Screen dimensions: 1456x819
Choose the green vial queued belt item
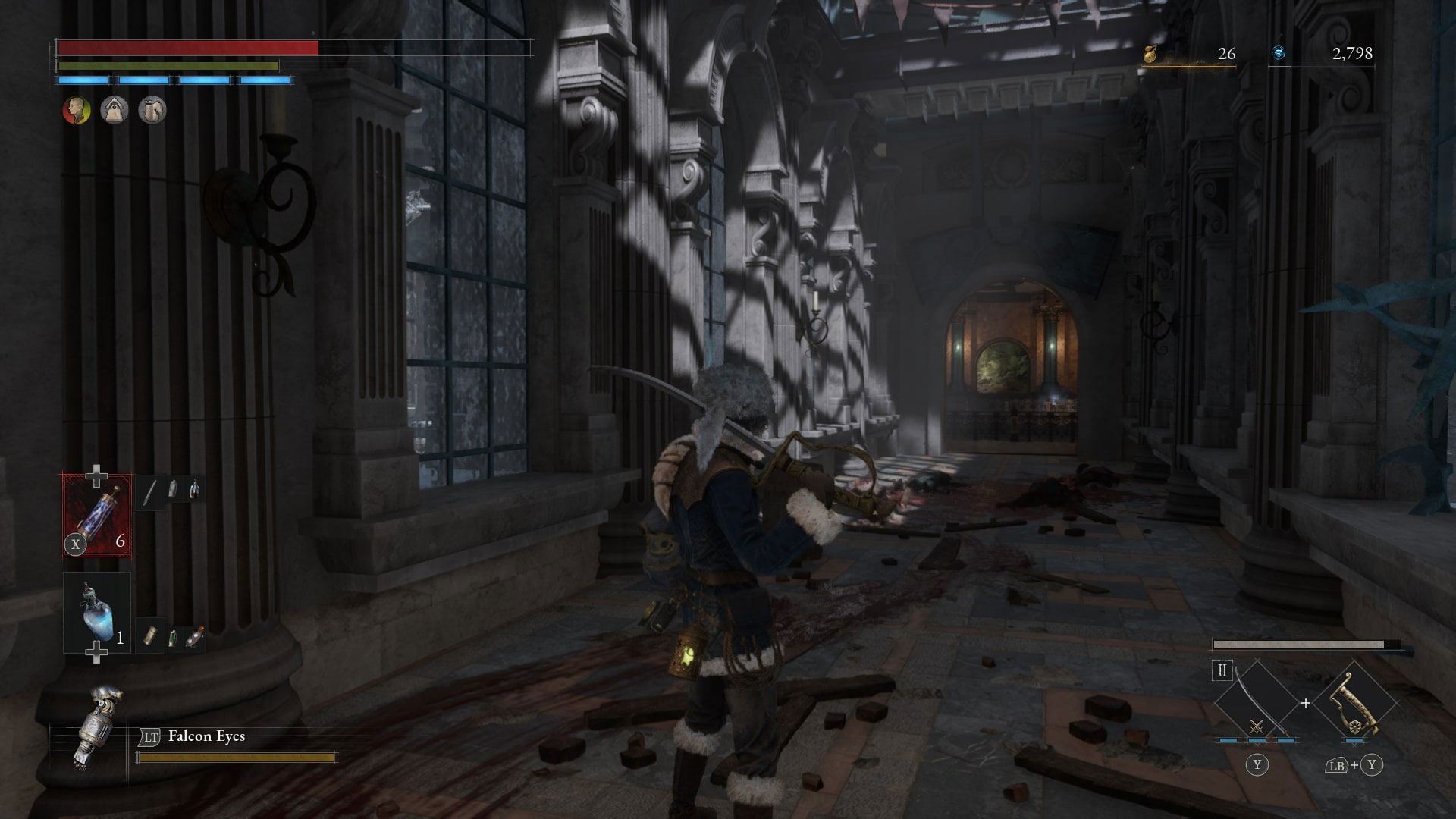pyautogui.click(x=173, y=637)
